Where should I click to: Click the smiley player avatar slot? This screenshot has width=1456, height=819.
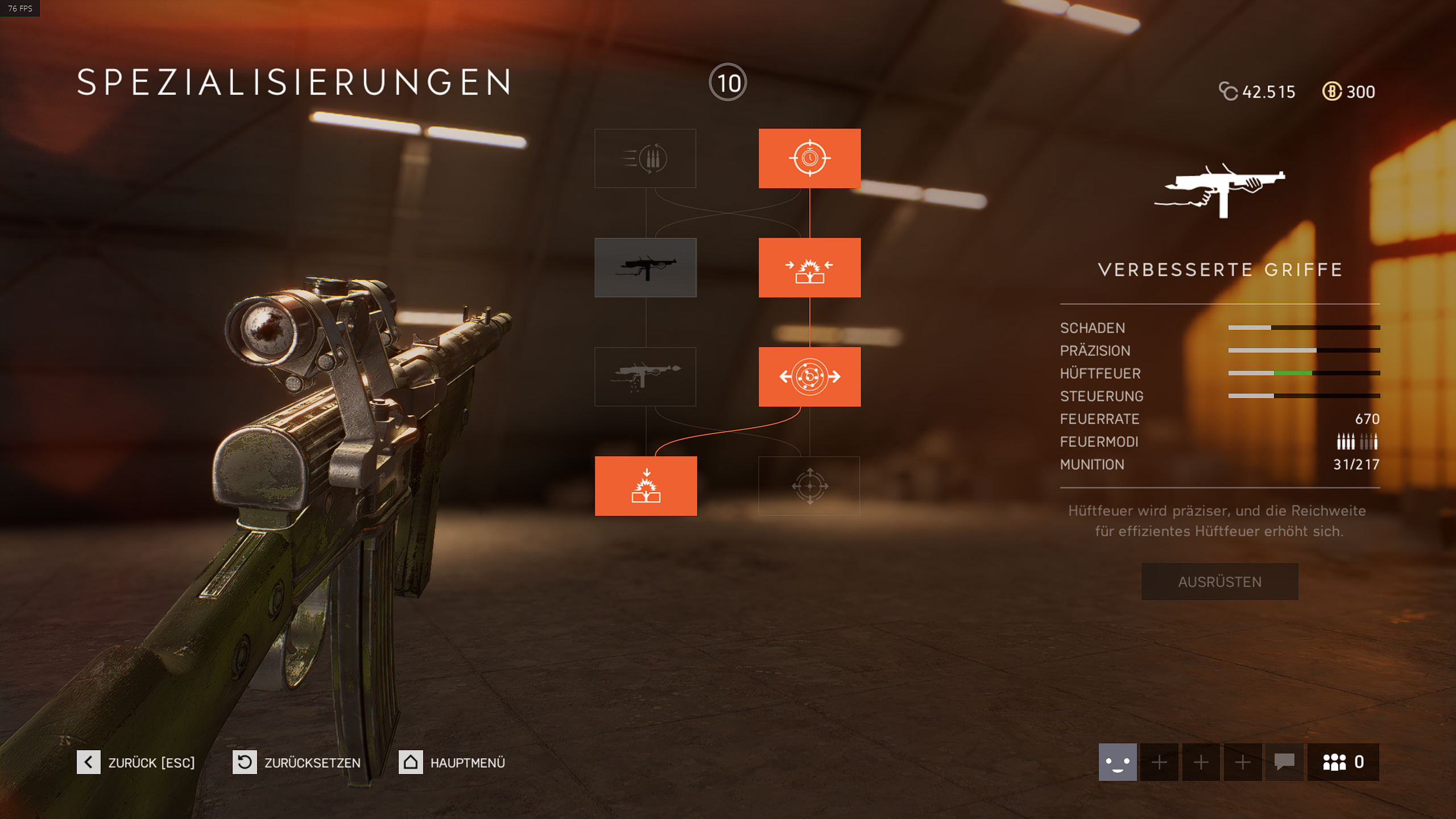1117,762
